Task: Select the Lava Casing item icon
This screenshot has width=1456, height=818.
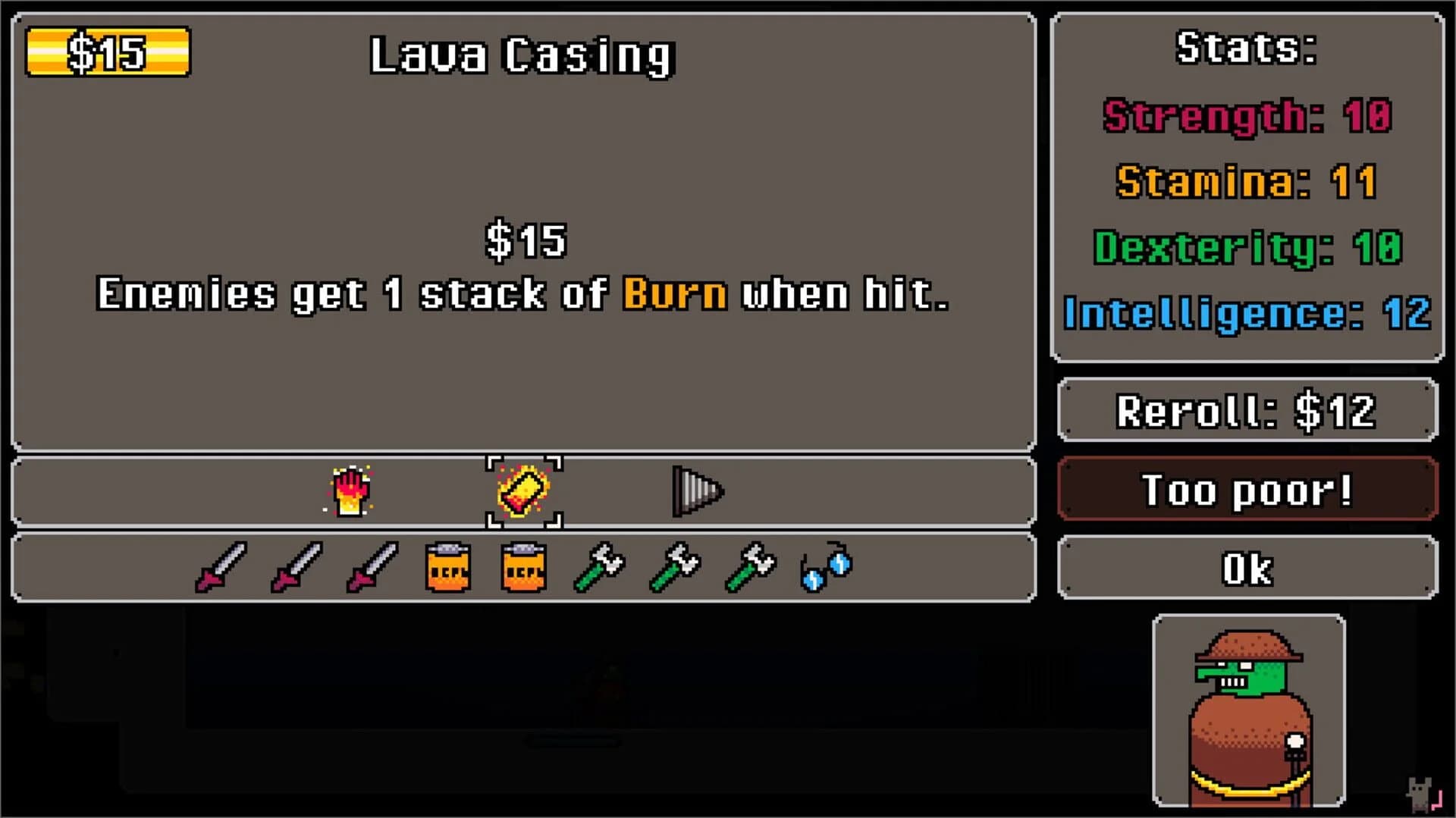Action: (x=524, y=491)
